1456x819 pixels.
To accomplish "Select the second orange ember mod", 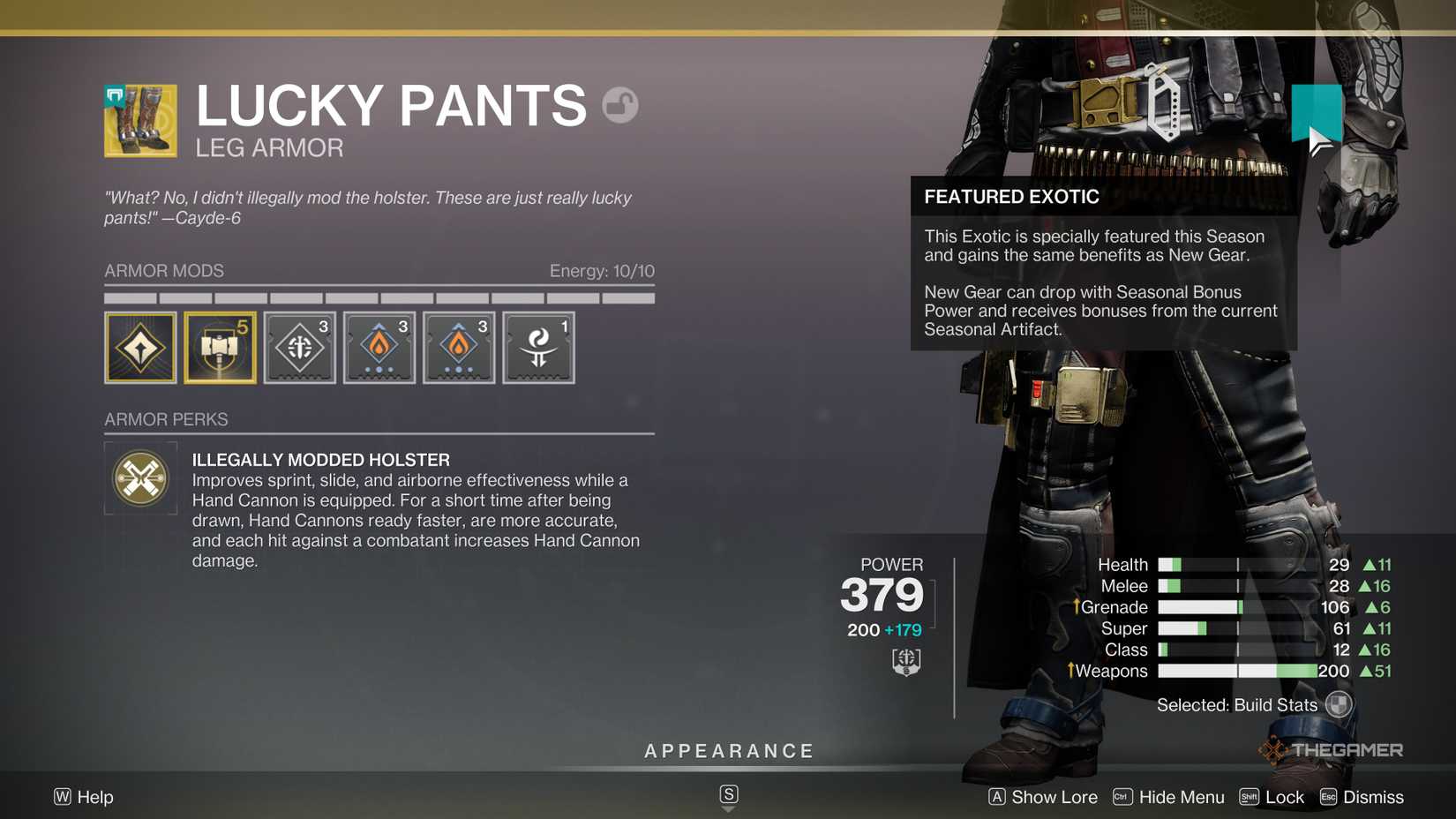I will (458, 347).
